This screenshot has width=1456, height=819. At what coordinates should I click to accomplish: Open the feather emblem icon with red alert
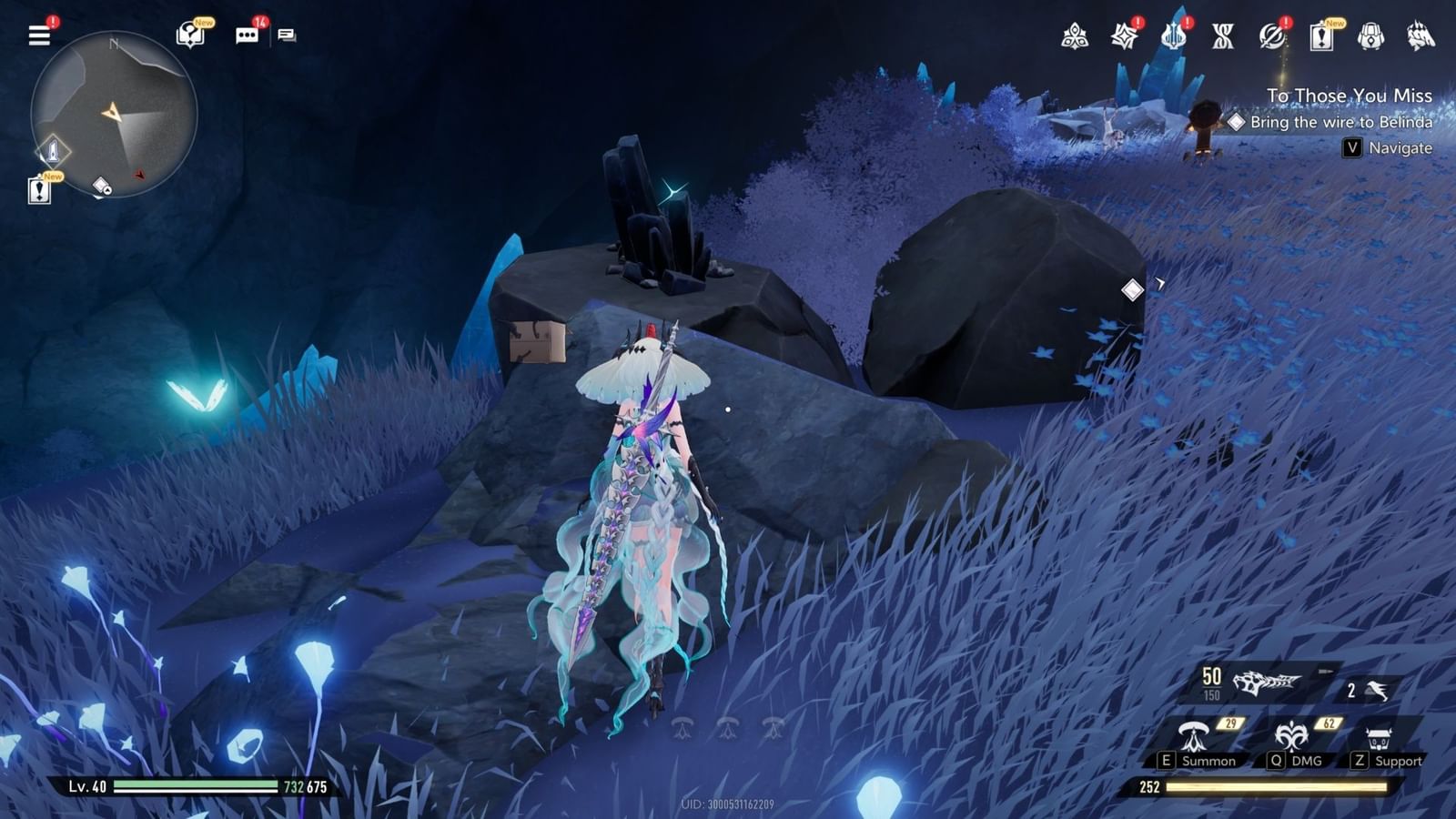point(1270,37)
